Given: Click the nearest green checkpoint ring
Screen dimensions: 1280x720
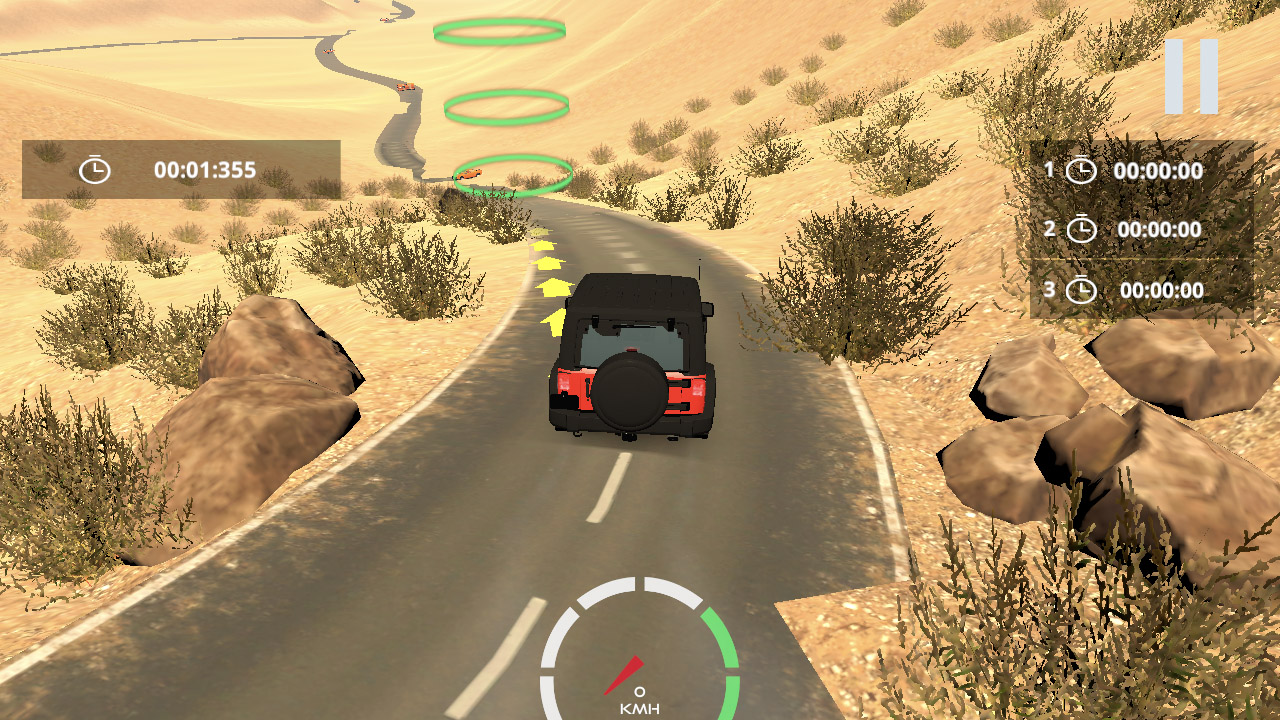Looking at the screenshot, I should pyautogui.click(x=513, y=174).
